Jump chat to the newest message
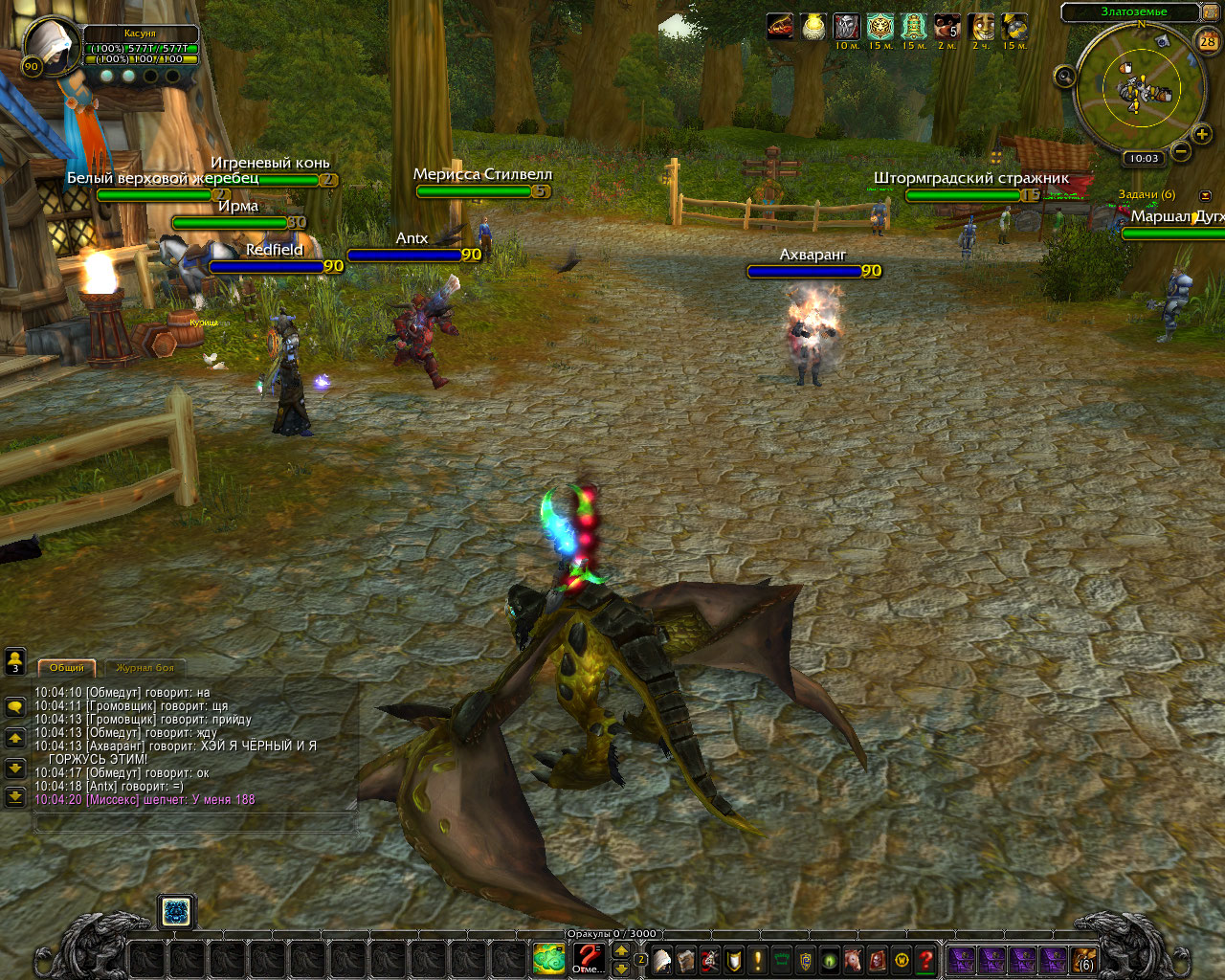Image resolution: width=1225 pixels, height=980 pixels. (15, 796)
